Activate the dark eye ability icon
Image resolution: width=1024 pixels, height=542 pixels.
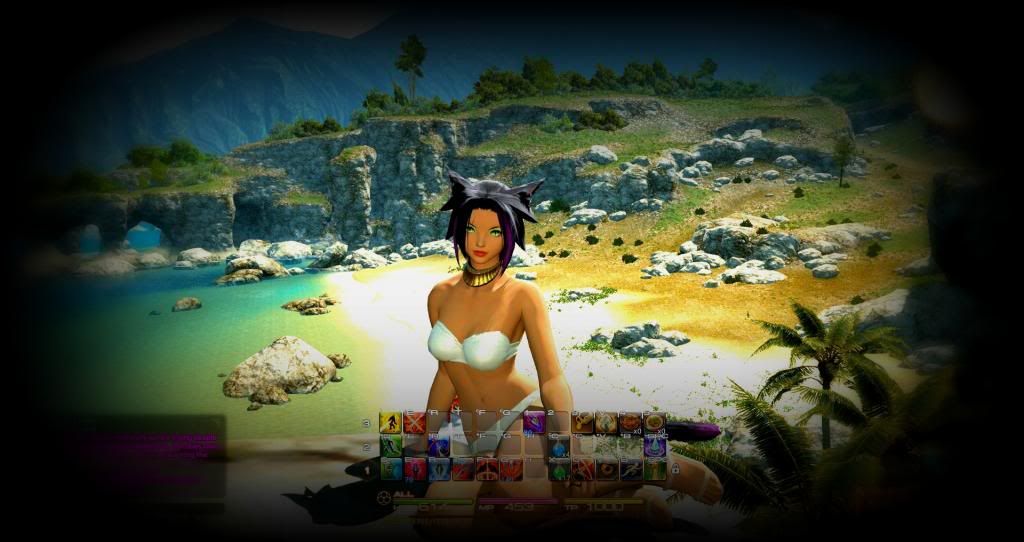click(x=606, y=470)
